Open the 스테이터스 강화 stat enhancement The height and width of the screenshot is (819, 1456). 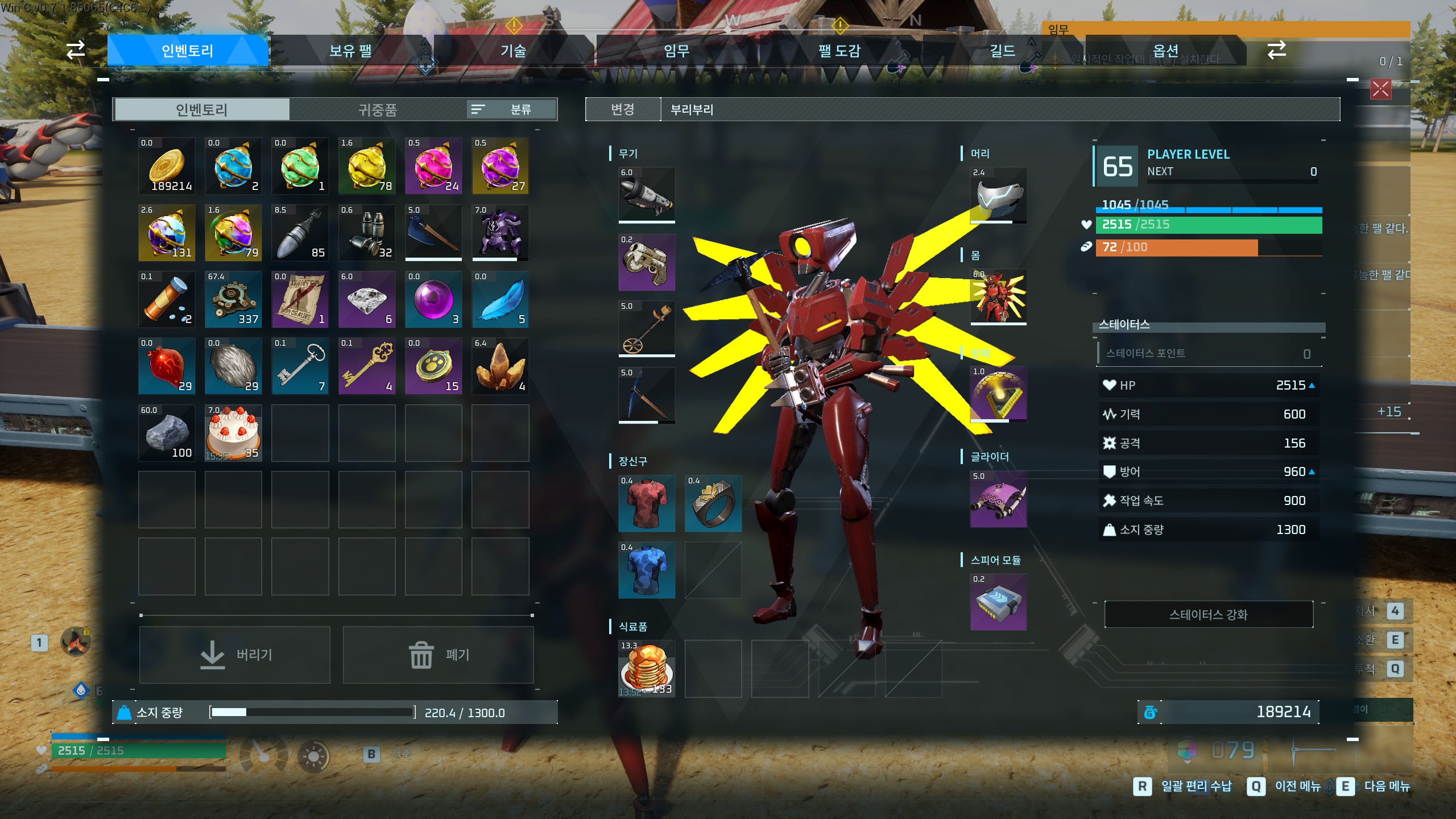coord(1209,614)
